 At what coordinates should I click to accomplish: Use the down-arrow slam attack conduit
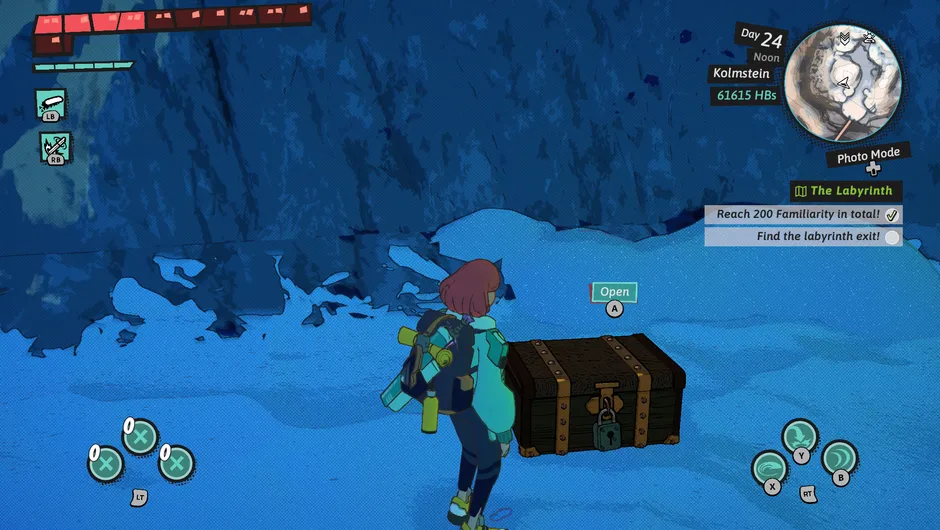[800, 437]
